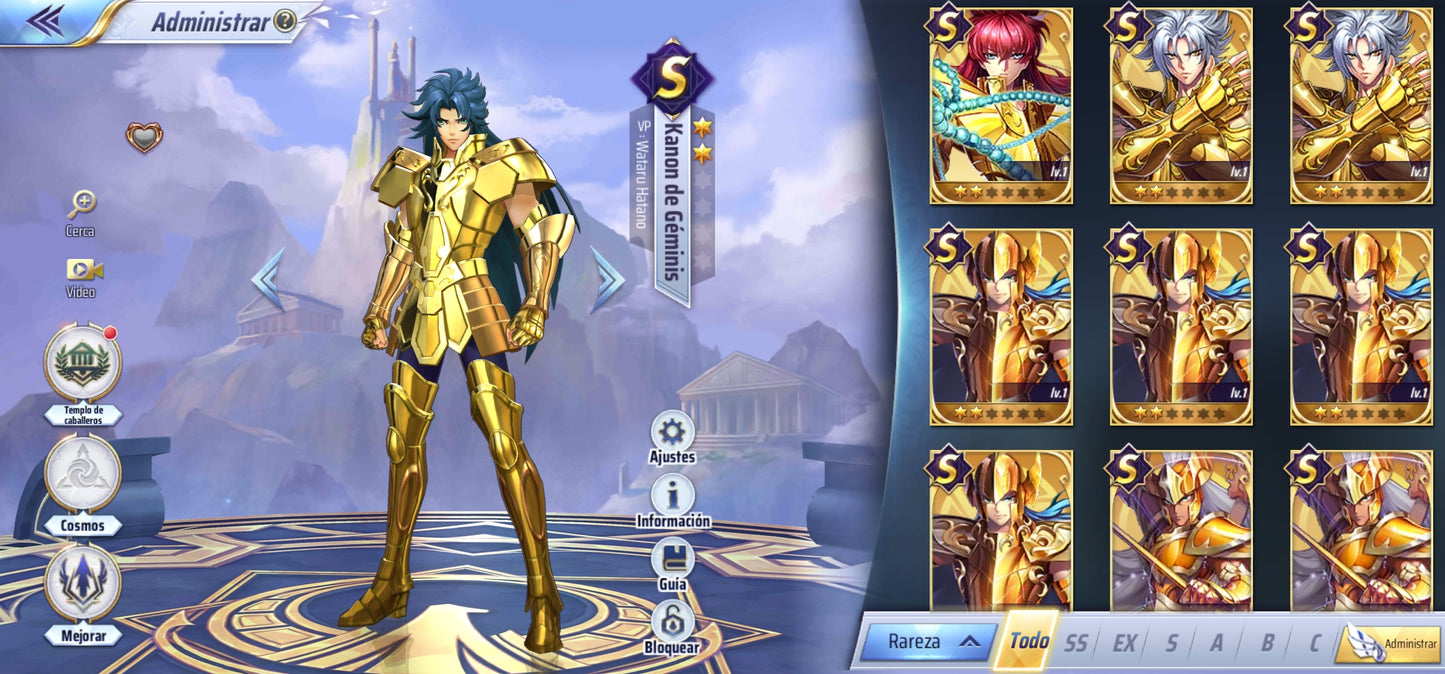Open the Cosmos menu
Screen dimensions: 1445x674
point(82,473)
